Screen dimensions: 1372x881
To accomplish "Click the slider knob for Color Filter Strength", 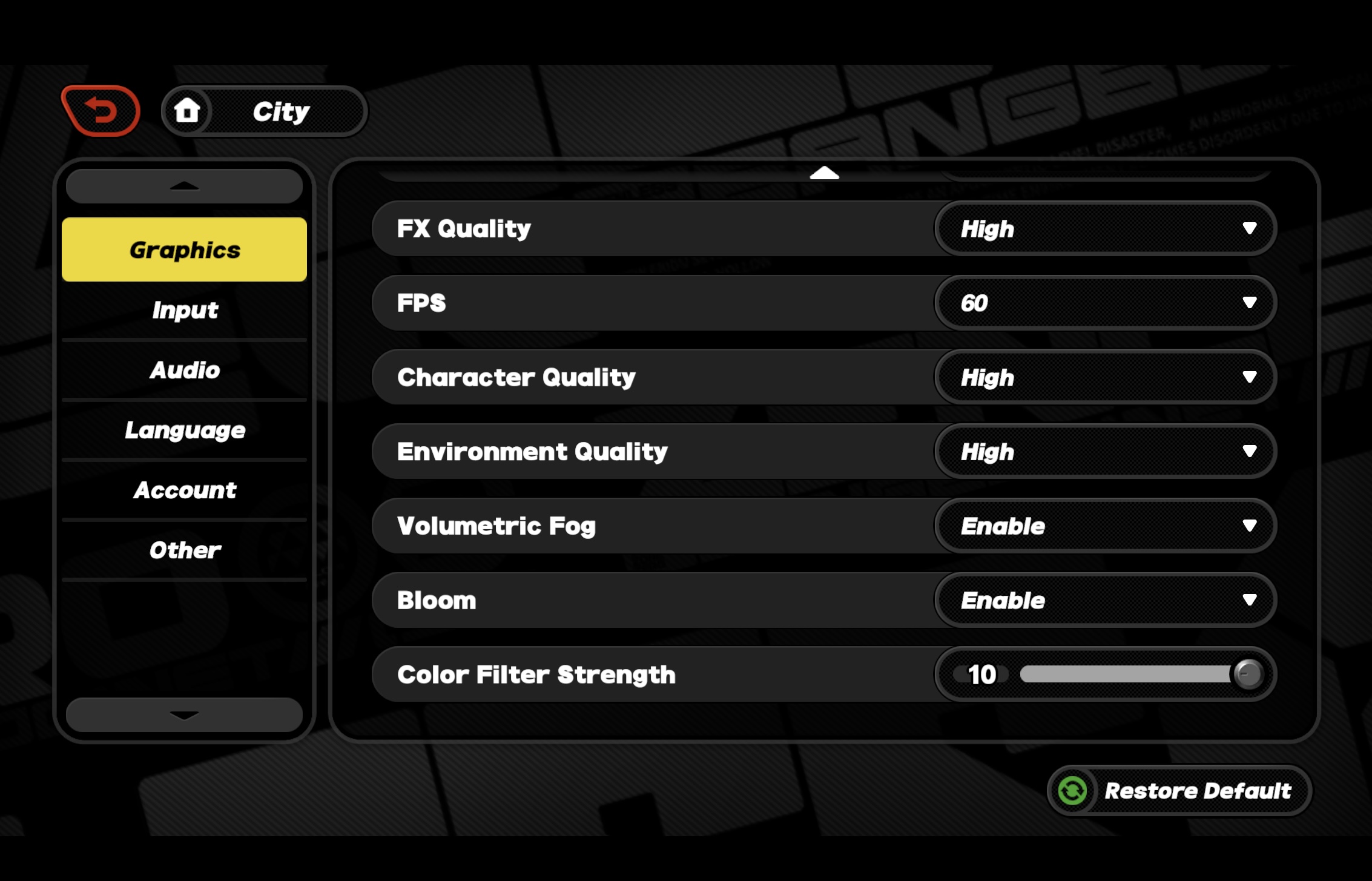I will point(1250,674).
